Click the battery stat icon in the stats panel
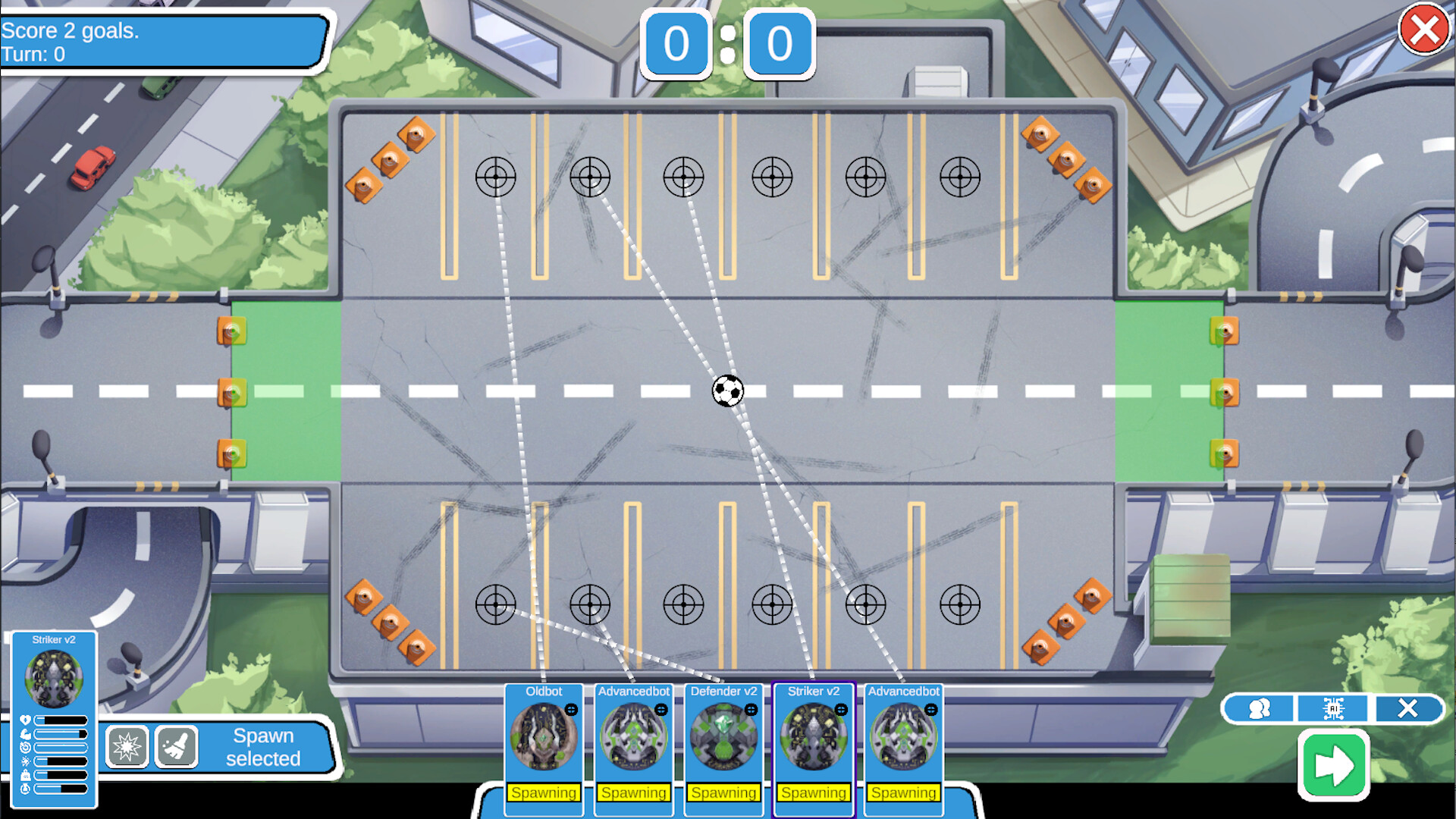1456x819 pixels. coord(25,788)
